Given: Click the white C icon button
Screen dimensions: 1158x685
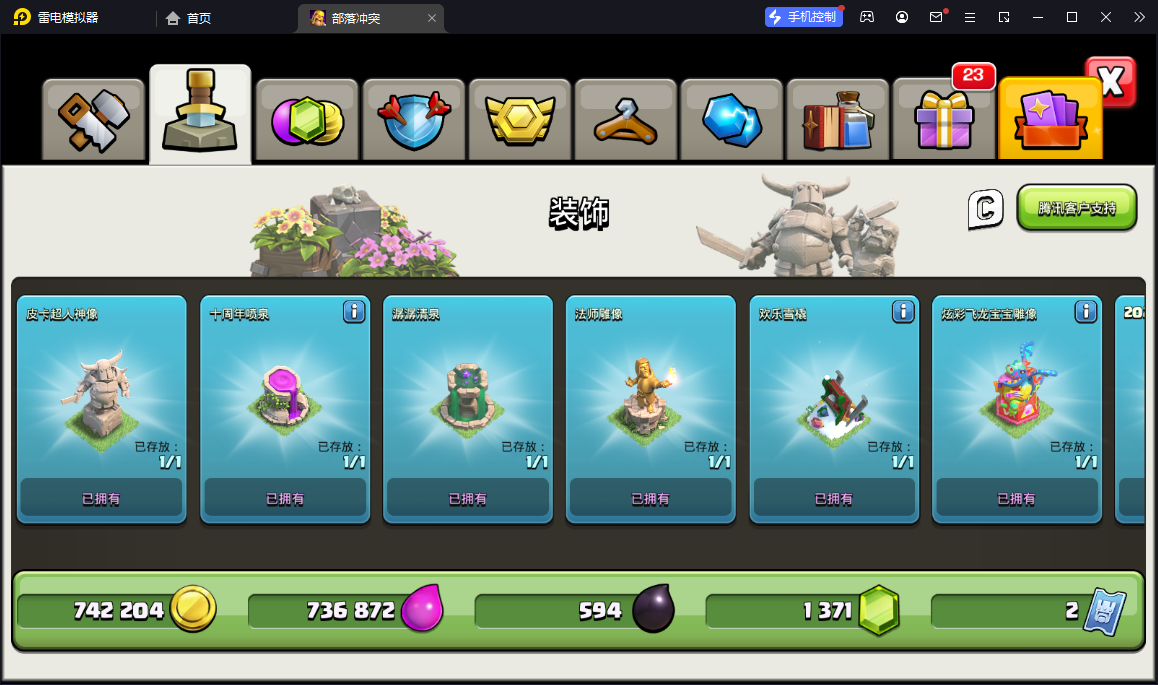Looking at the screenshot, I should click(985, 208).
